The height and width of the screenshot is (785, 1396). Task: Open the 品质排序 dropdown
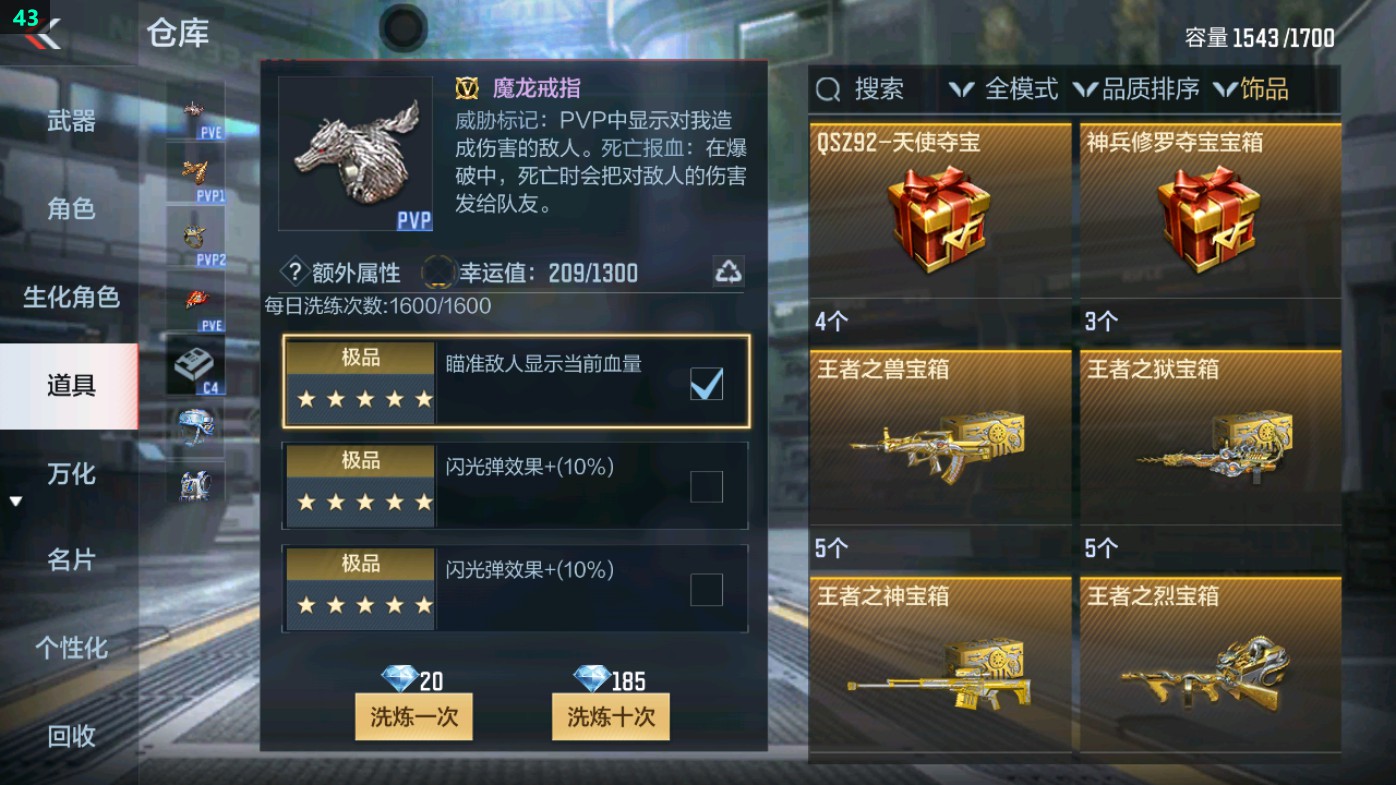pyautogui.click(x=1152, y=89)
